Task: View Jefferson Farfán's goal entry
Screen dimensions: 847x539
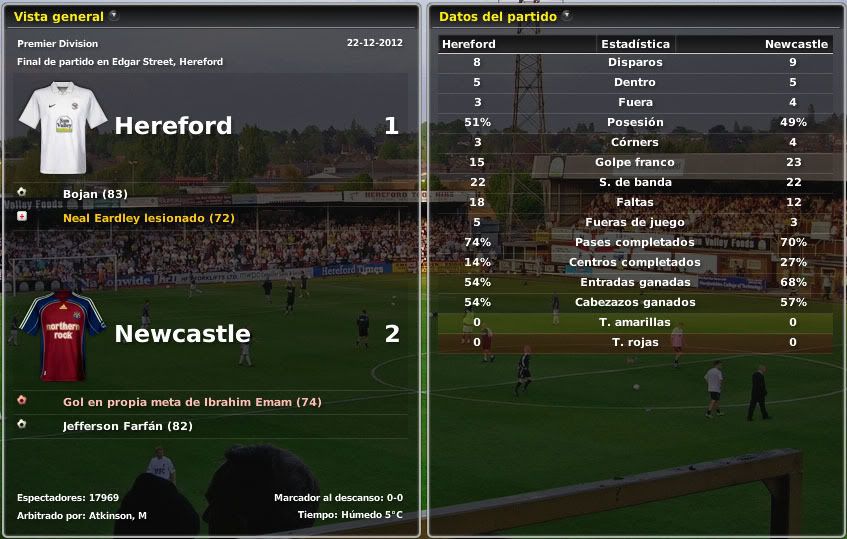Action: coord(127,426)
